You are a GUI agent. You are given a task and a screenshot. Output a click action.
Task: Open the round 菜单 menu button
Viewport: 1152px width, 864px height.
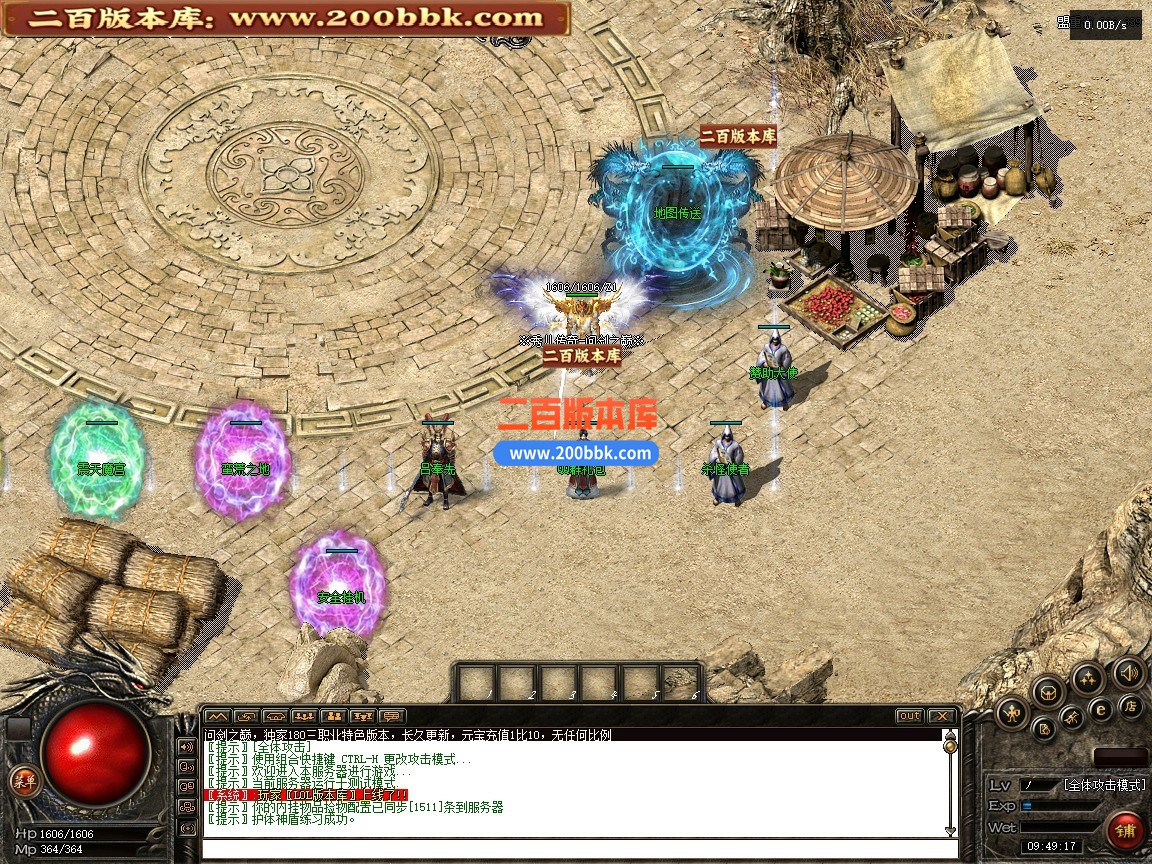23,782
